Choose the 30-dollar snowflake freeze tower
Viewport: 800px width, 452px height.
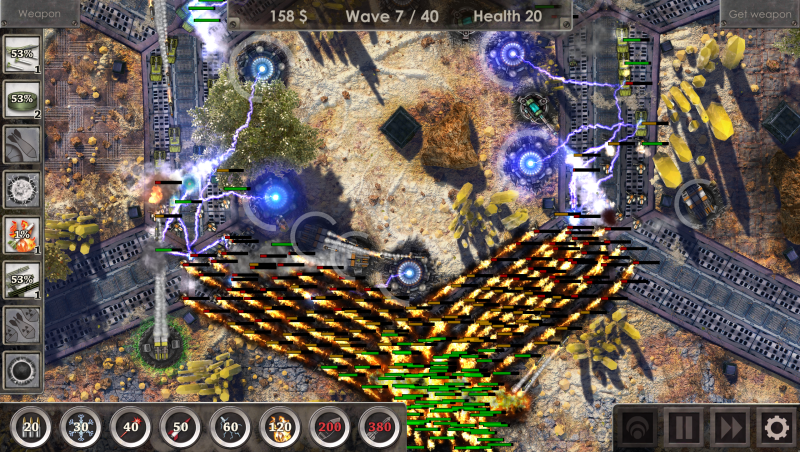80,428
